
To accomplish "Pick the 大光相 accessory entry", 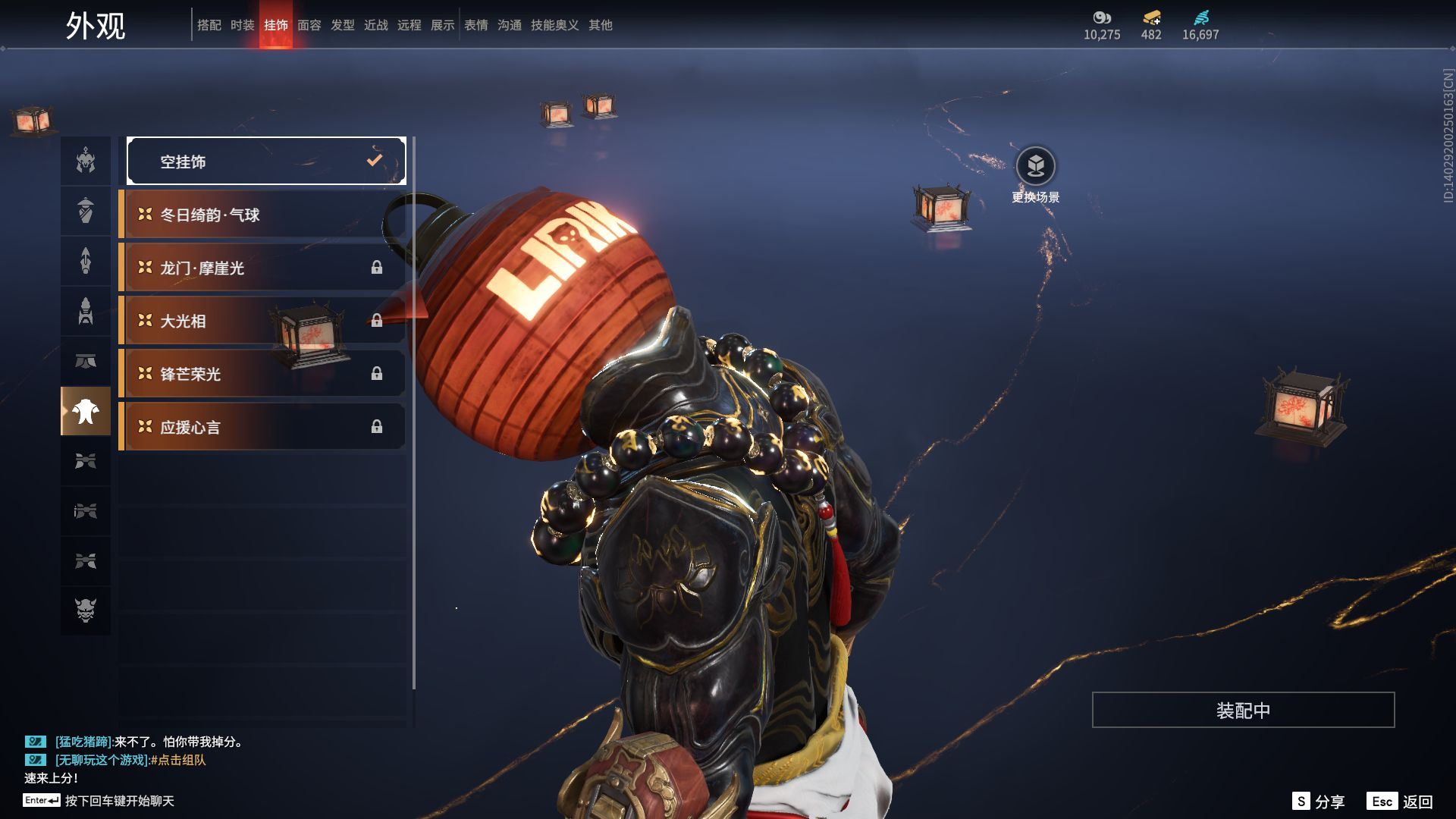I will point(262,321).
